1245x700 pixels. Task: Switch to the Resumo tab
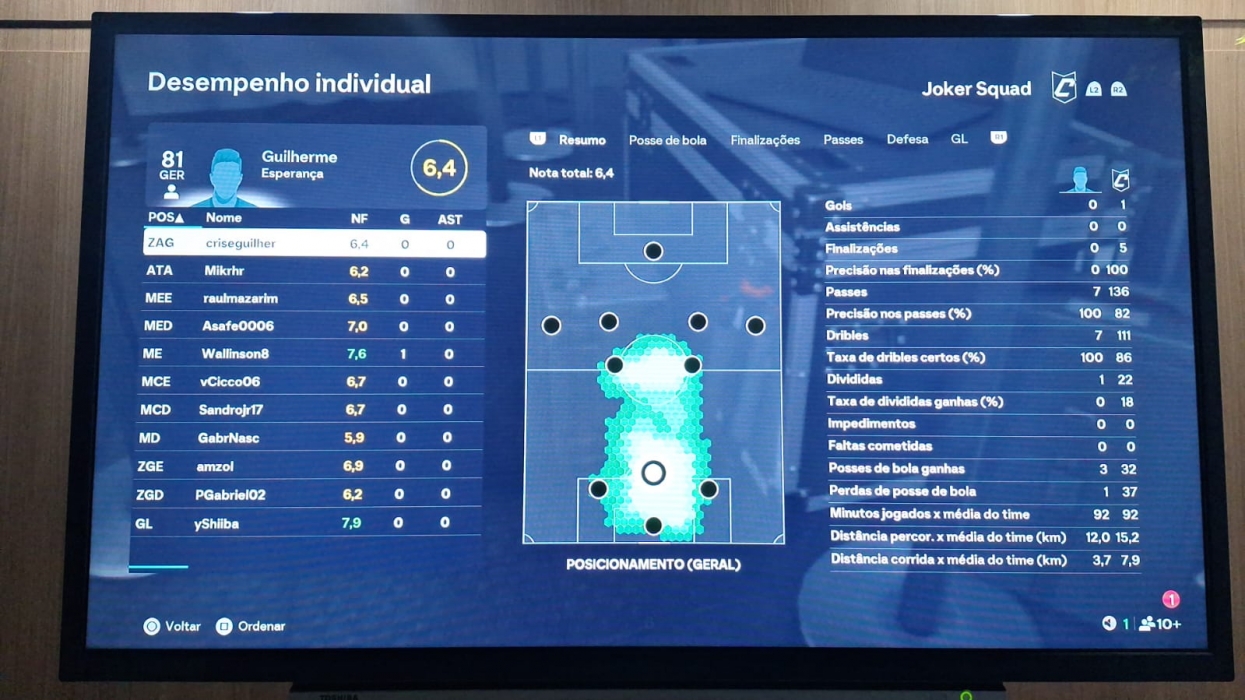[581, 140]
